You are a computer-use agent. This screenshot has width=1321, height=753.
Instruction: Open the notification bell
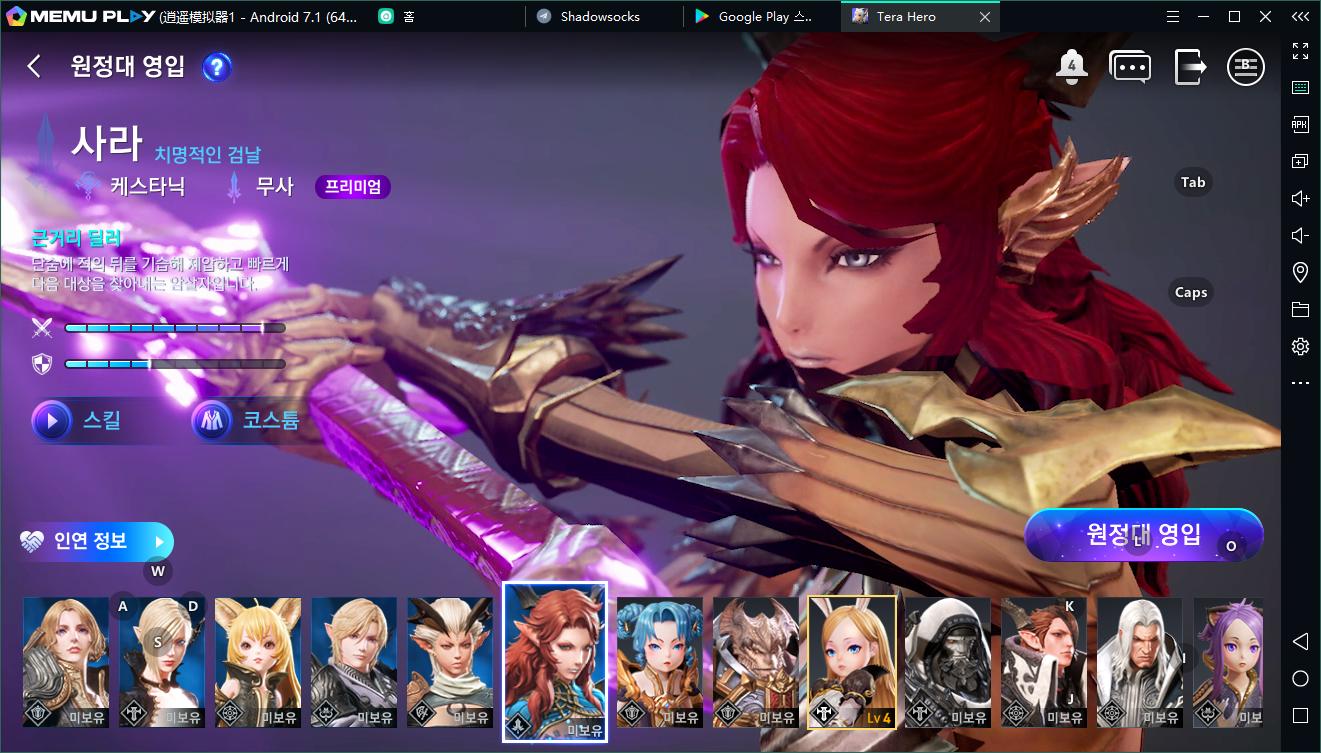[x=1072, y=67]
